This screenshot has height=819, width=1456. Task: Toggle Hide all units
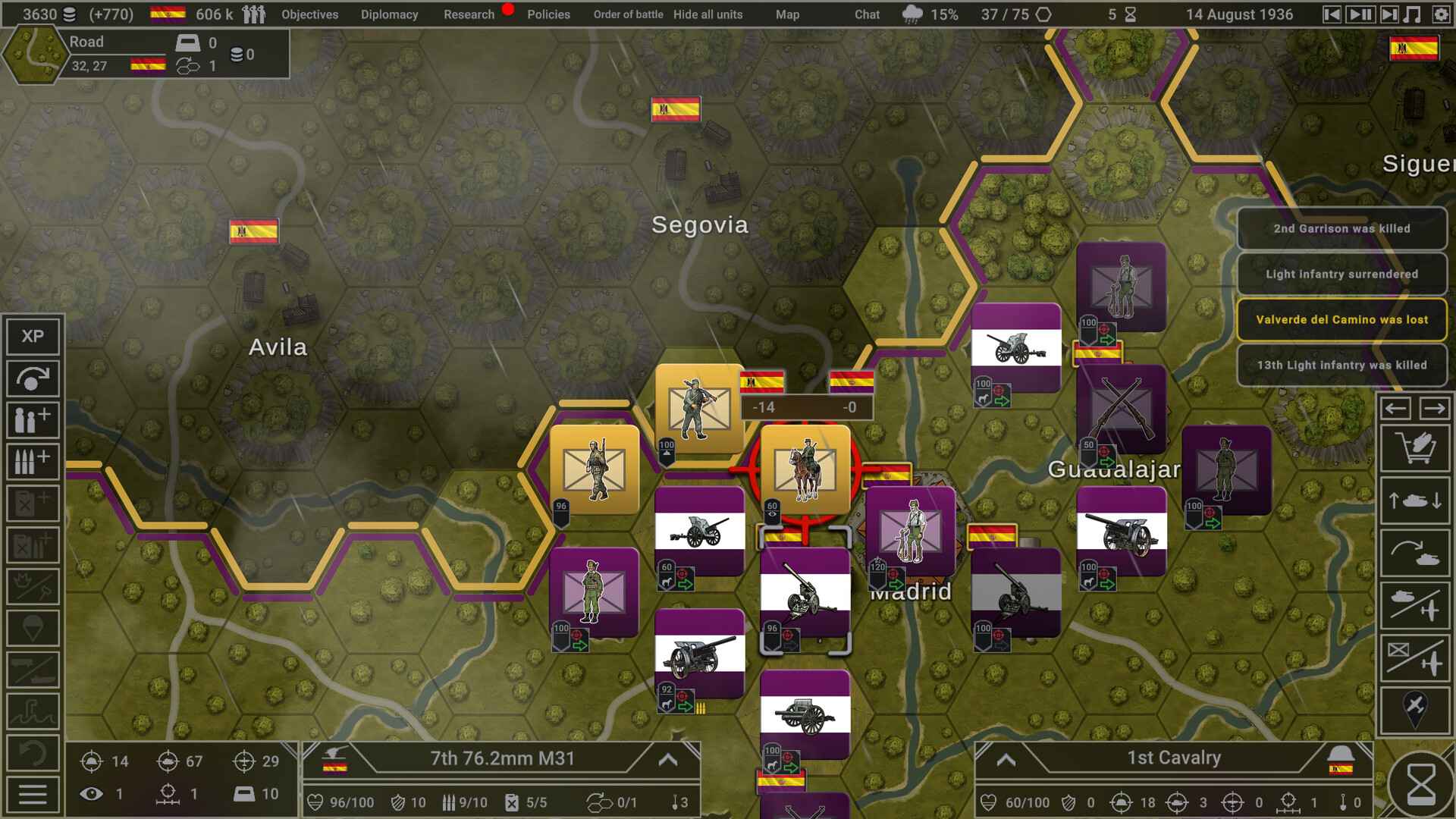pos(708,14)
